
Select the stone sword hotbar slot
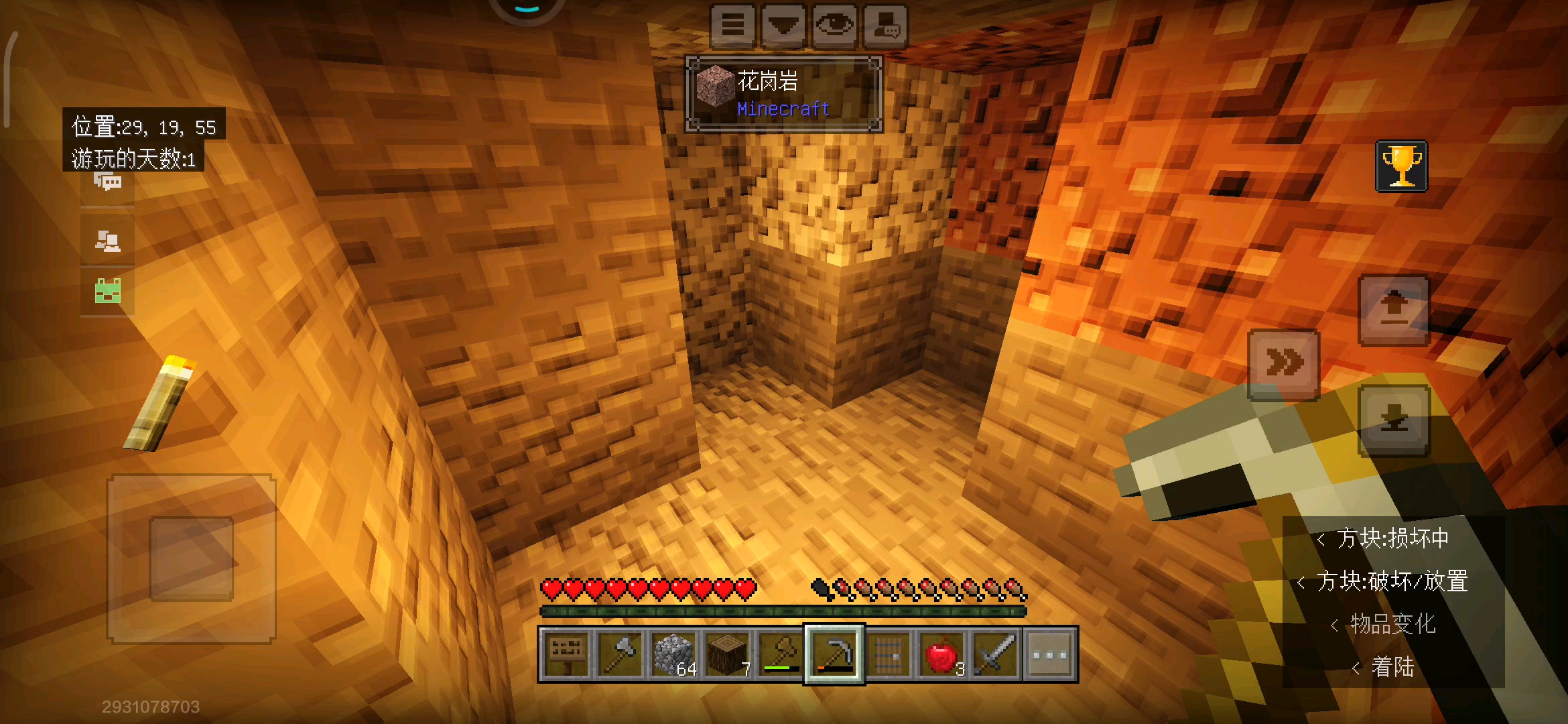pyautogui.click(x=996, y=654)
